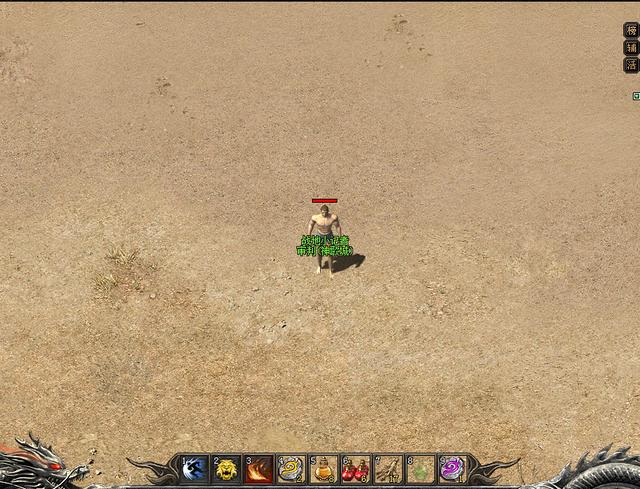This screenshot has height=489, width=640.
Task: Click the small green icon below the side buttons
Action: pos(636,96)
